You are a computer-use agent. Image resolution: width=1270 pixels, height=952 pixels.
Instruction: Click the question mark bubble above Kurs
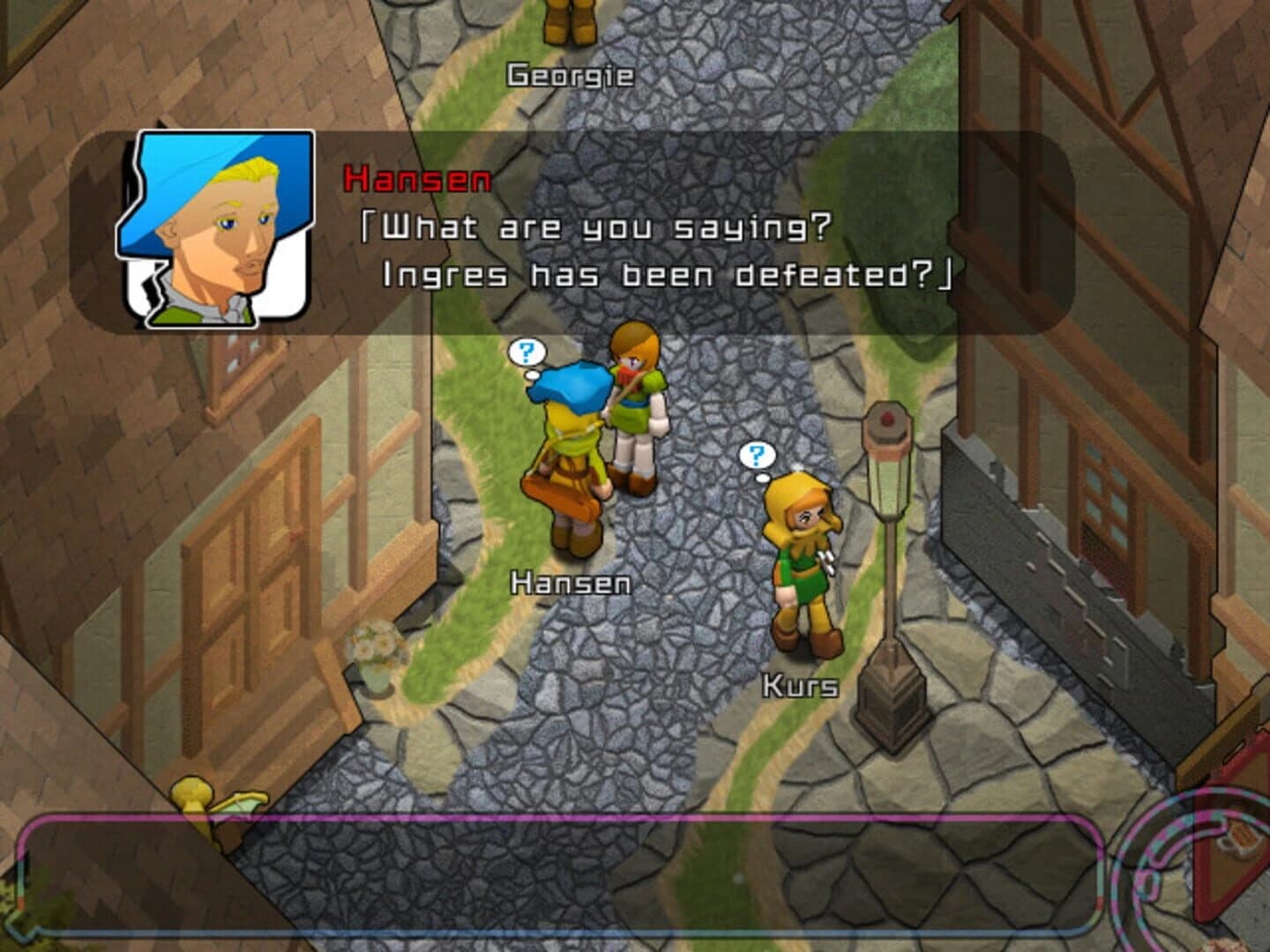coord(755,456)
